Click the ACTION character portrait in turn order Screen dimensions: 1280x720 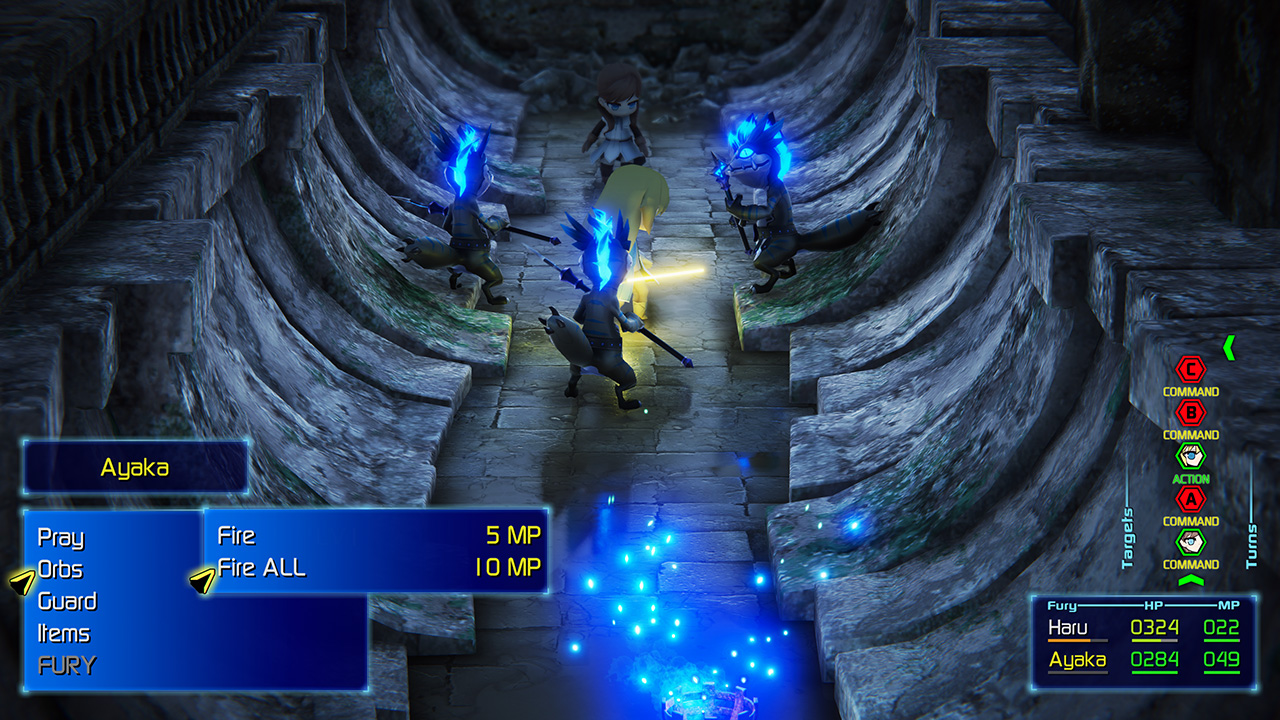[1190, 456]
